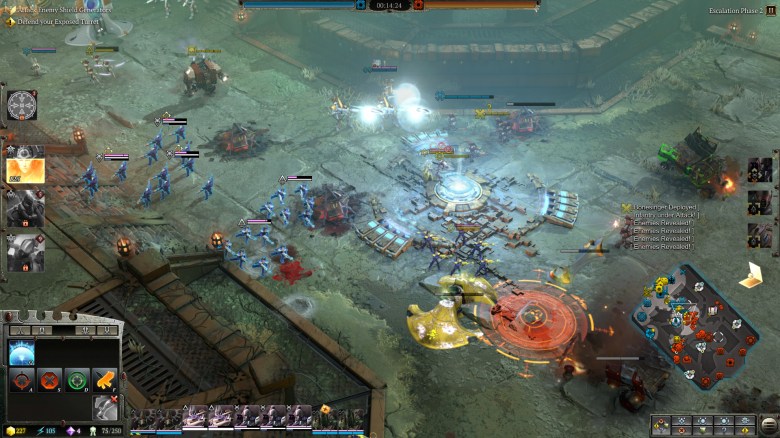The height and width of the screenshot is (438, 780).
Task: Click the round cross doctrine icon
Action: point(20,104)
